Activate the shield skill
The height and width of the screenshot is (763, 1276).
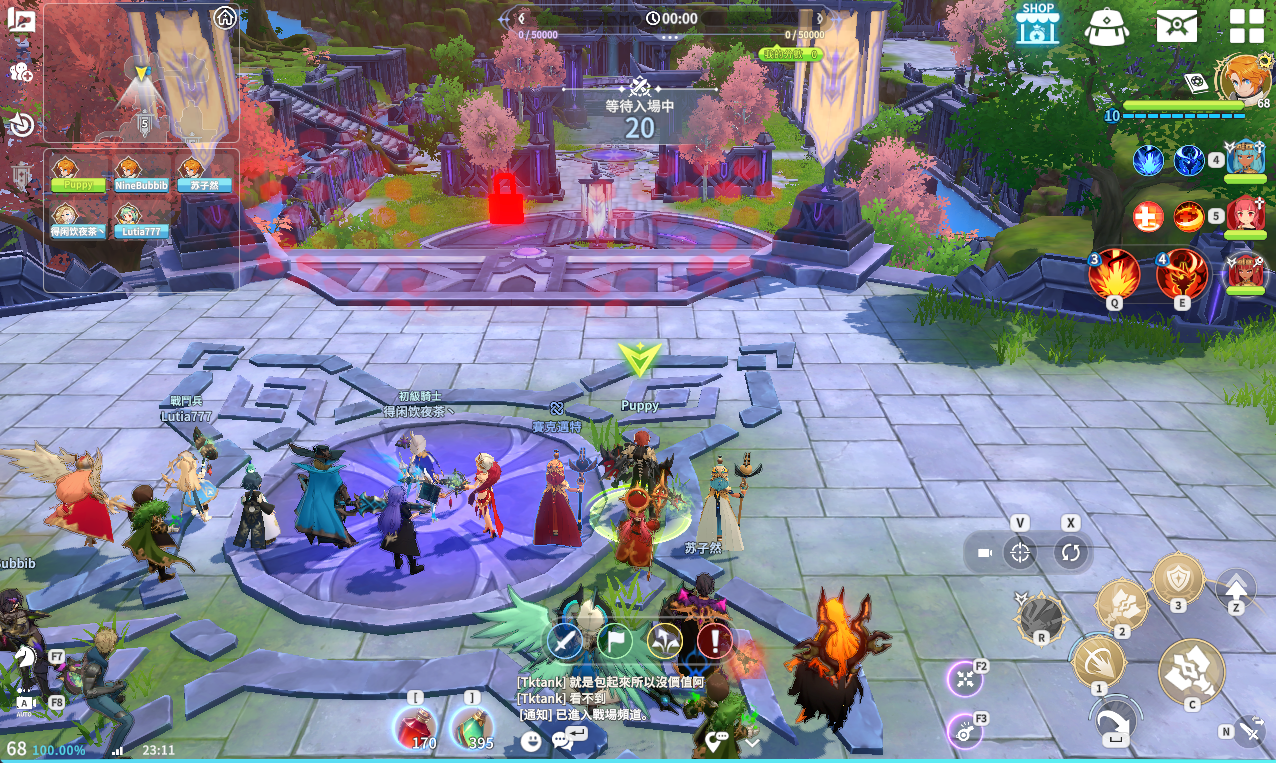pyautogui.click(x=1178, y=578)
